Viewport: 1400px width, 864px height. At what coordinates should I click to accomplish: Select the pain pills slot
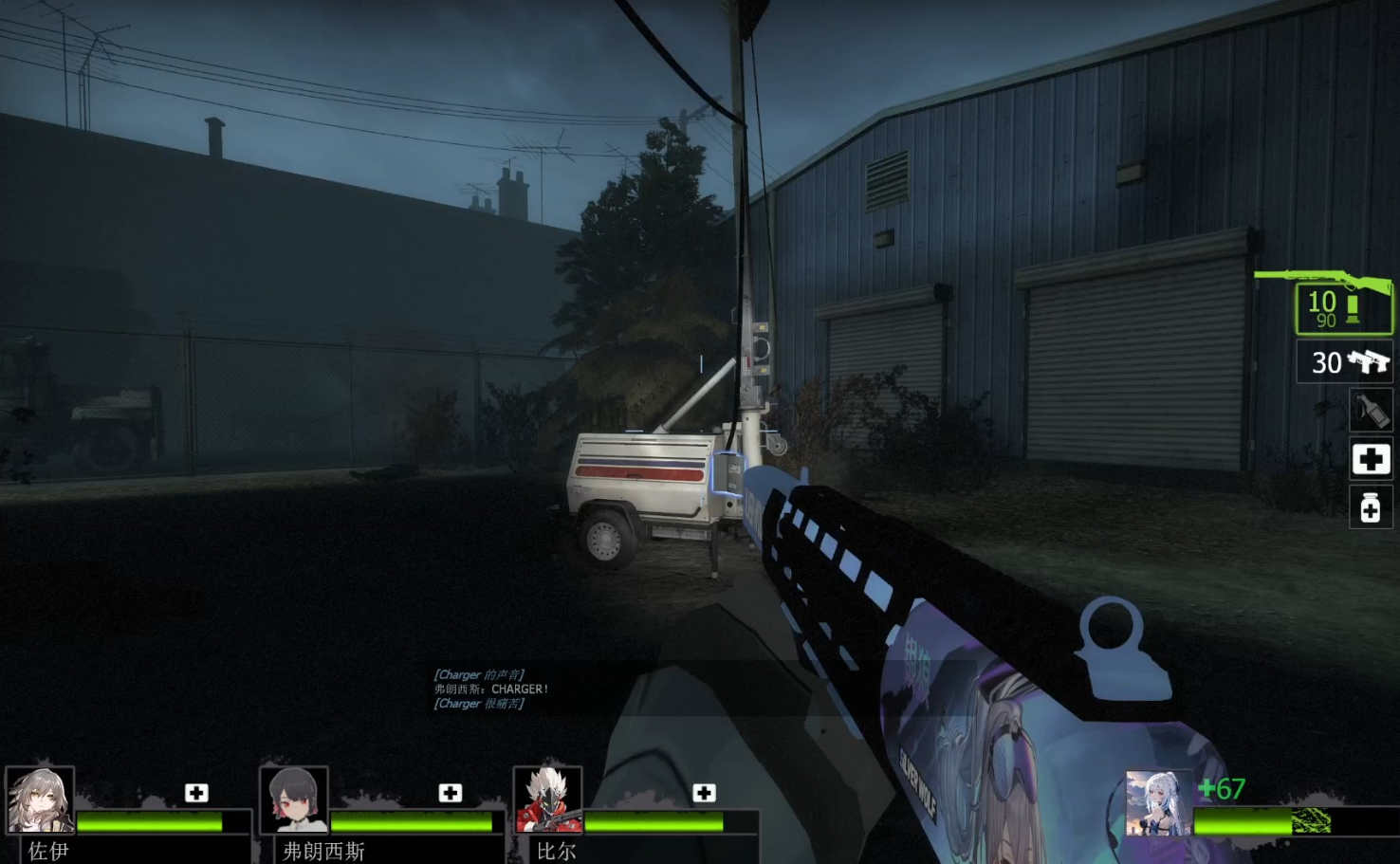point(1370,508)
